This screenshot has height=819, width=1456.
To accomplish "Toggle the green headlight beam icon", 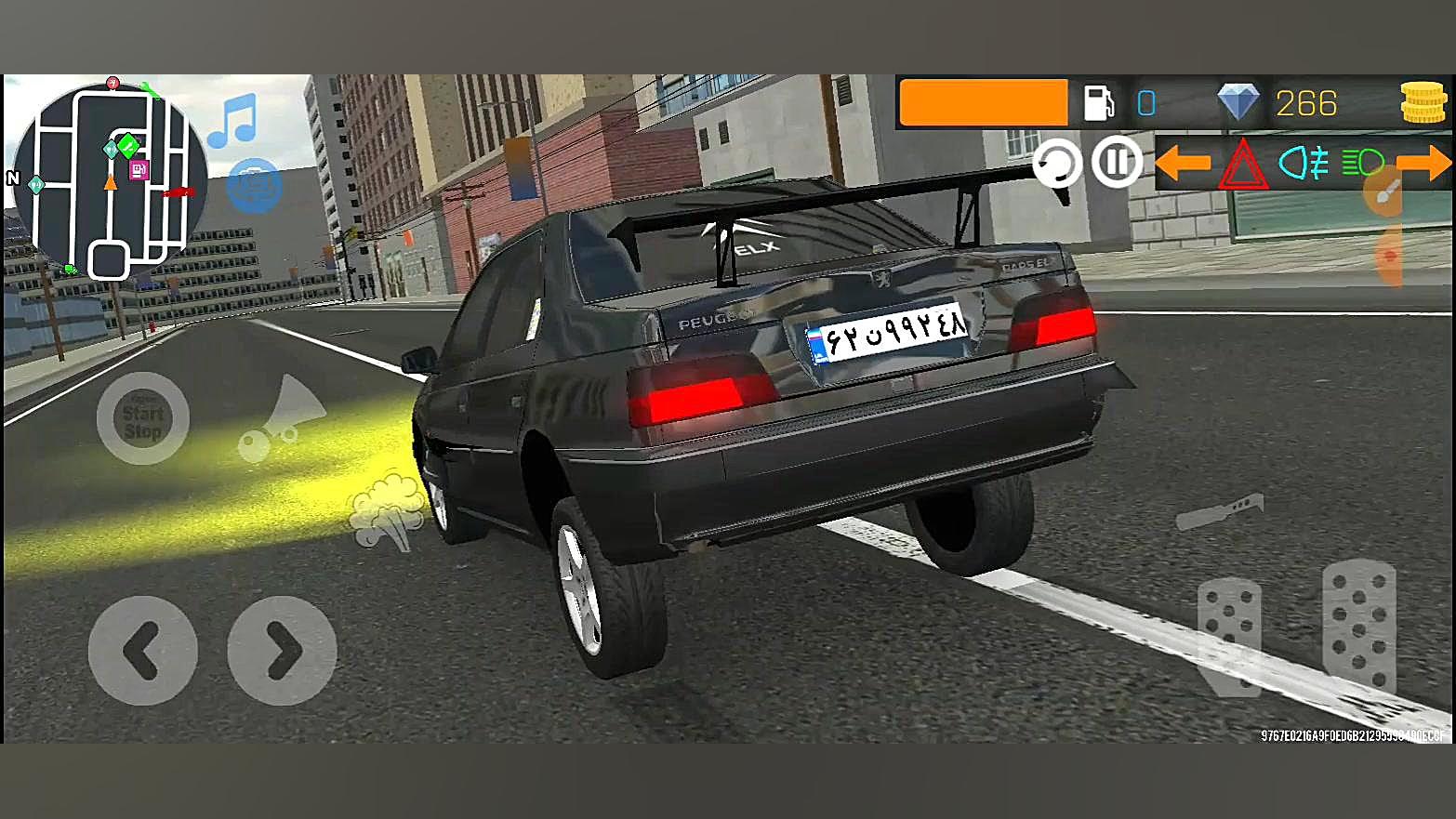I will 1362,164.
